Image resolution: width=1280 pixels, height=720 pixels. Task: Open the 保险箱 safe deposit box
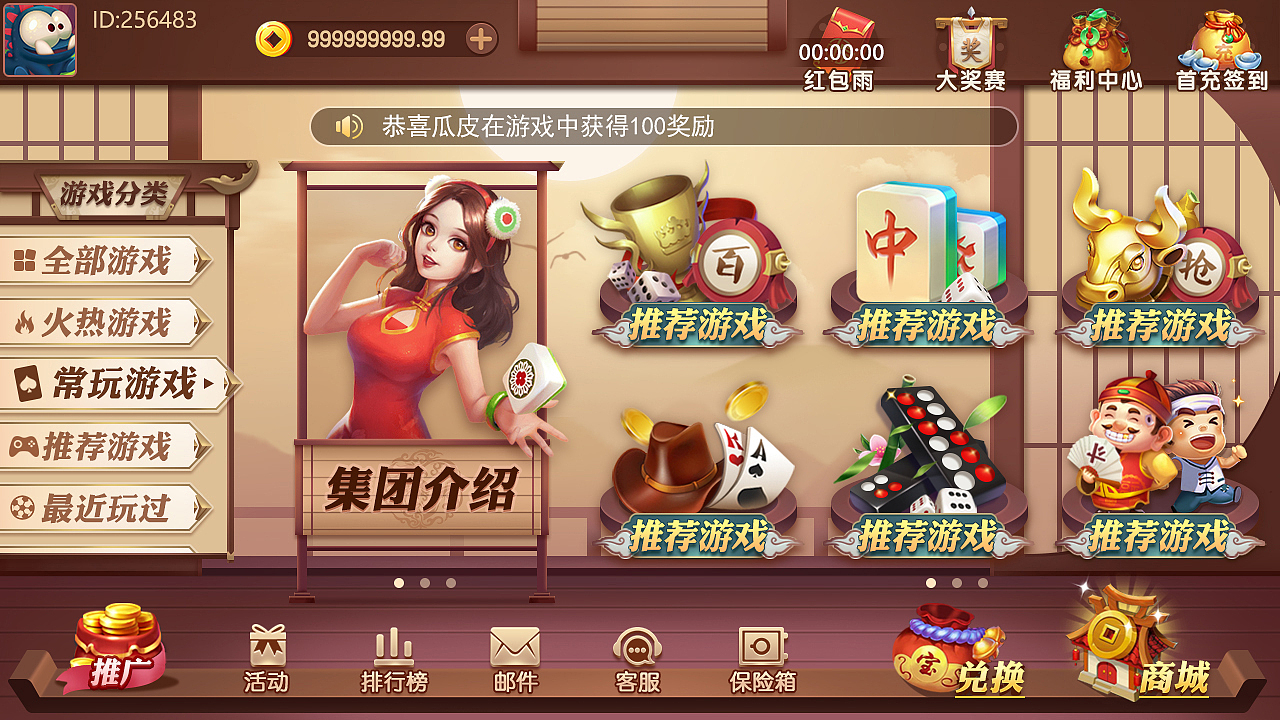[762, 655]
